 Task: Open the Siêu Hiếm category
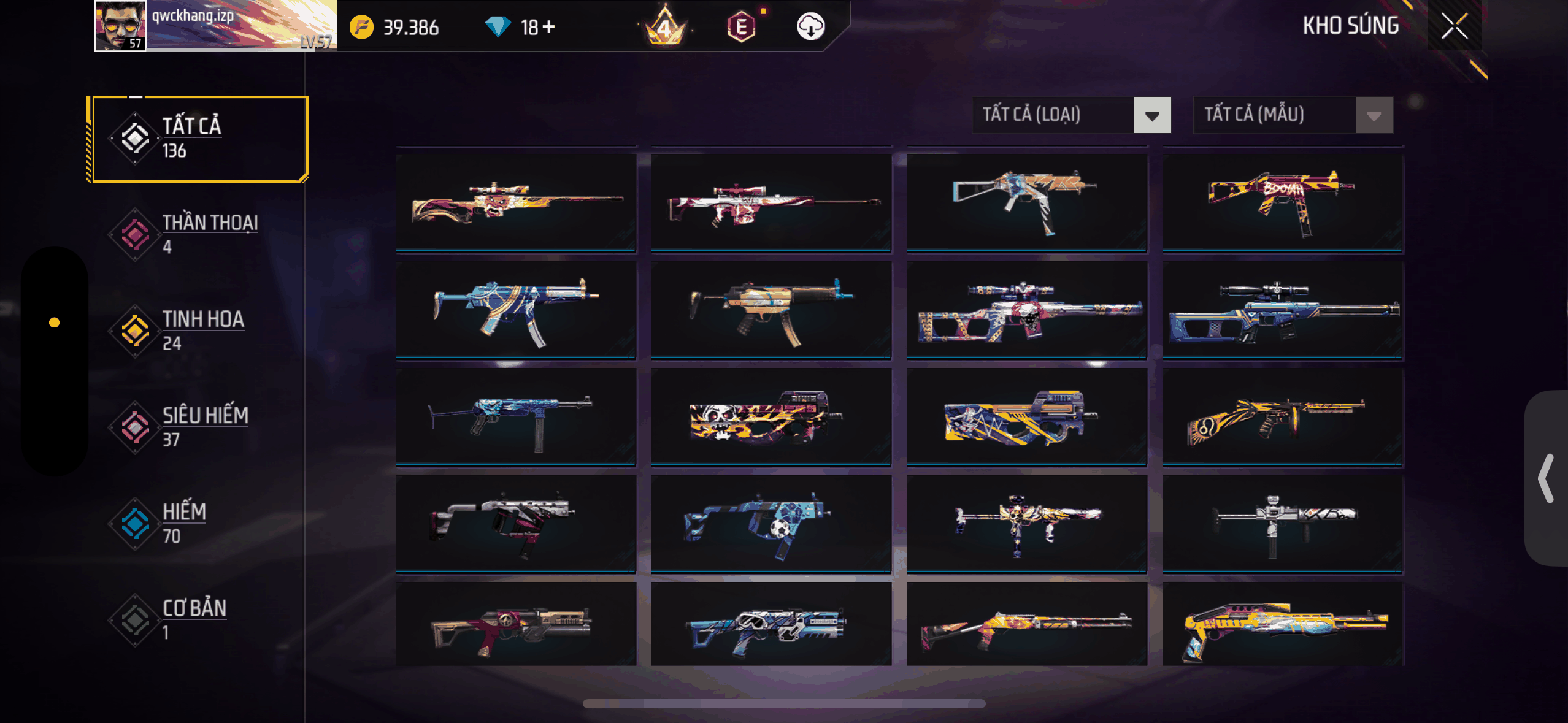pos(196,427)
